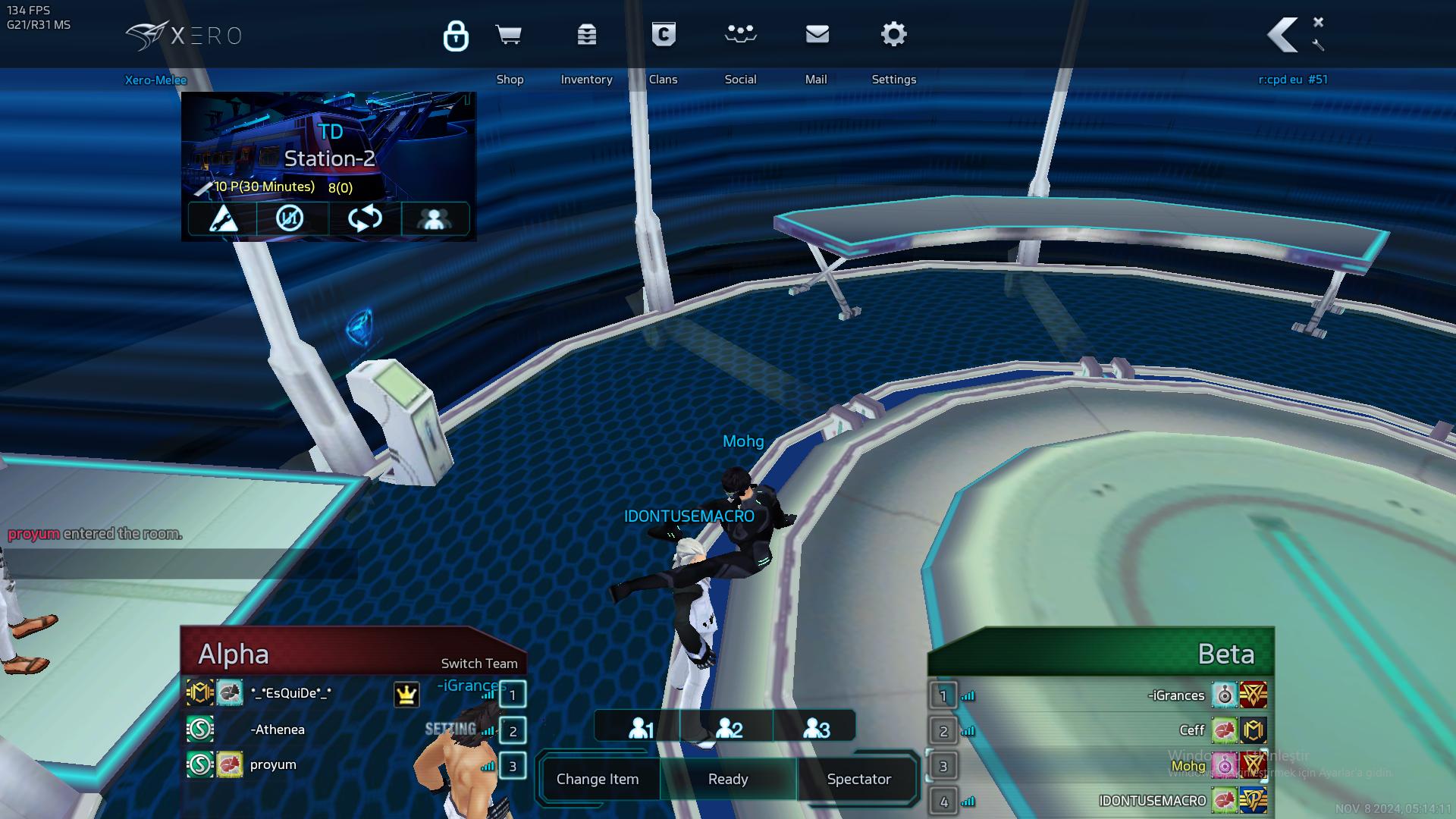The image size is (1456, 819).
Task: Open the Change Item option
Action: pyautogui.click(x=598, y=779)
